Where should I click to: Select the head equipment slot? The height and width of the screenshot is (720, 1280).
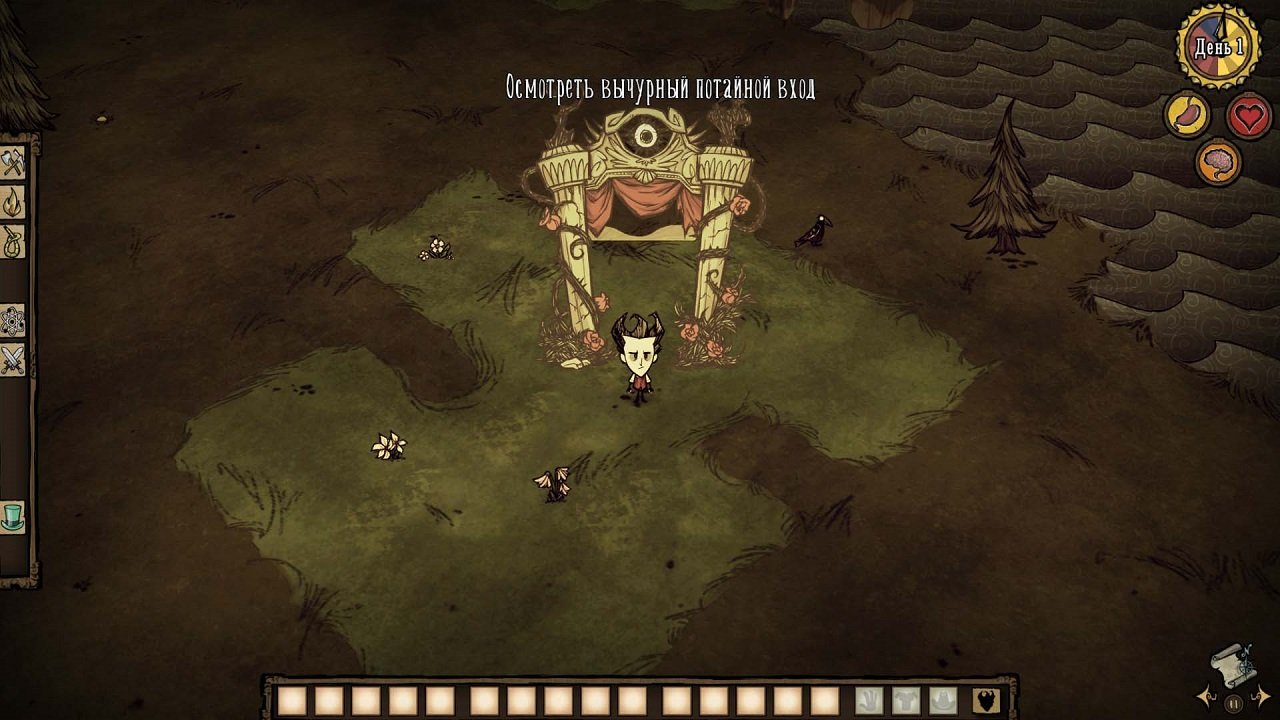click(943, 699)
